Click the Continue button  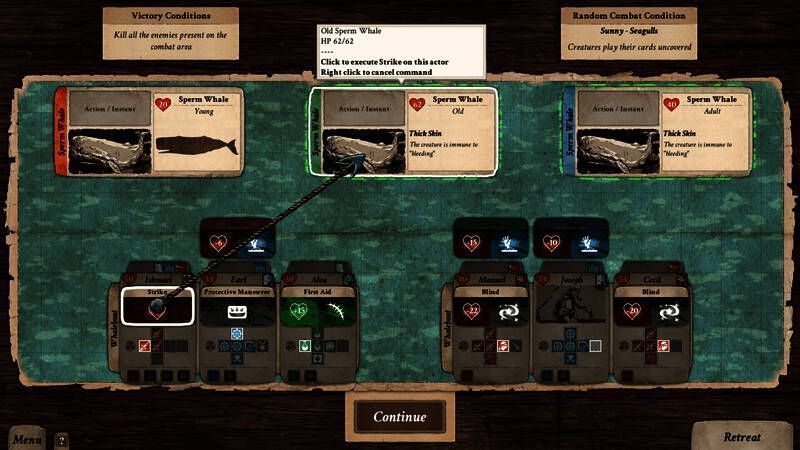pyautogui.click(x=400, y=416)
